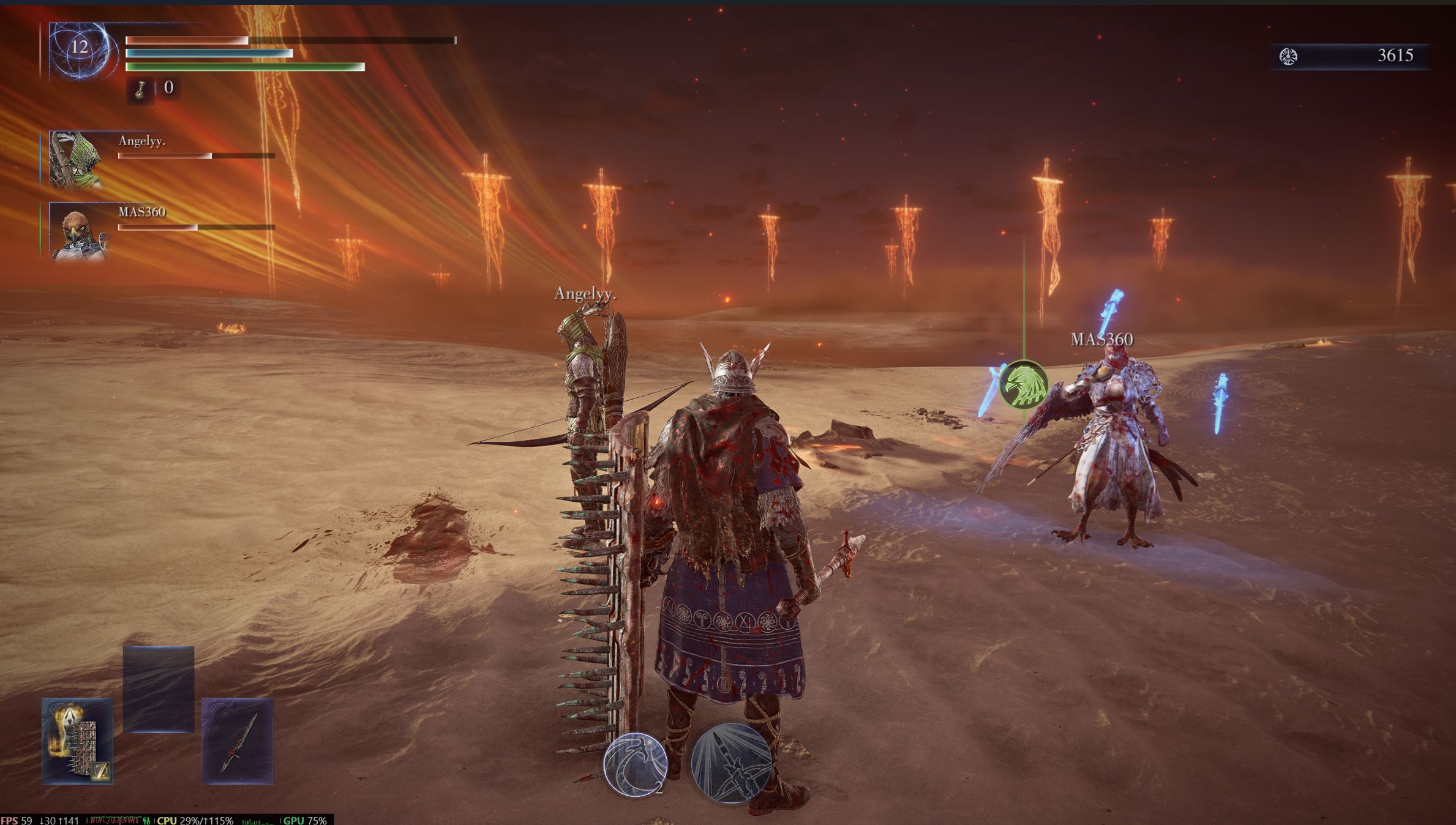
Task: Select the flask item icon
Action: 140,90
